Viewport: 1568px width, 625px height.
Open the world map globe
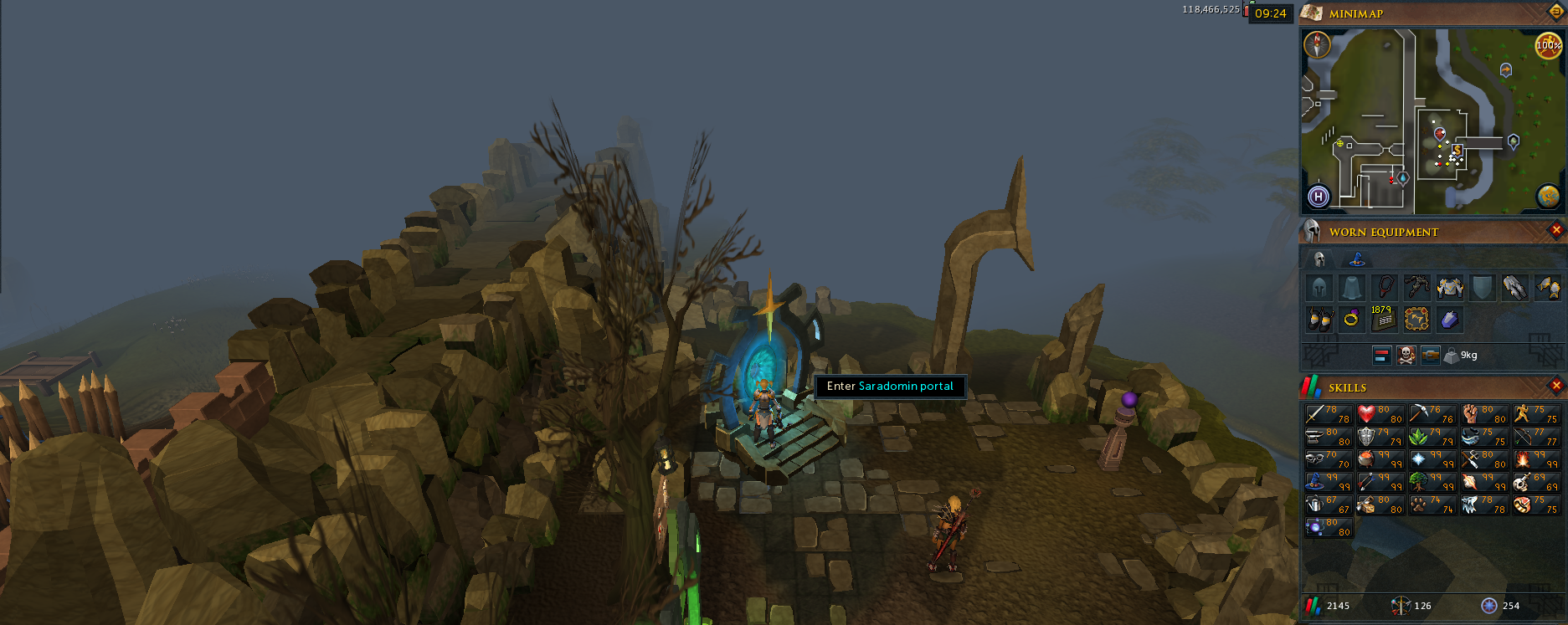[1548, 196]
